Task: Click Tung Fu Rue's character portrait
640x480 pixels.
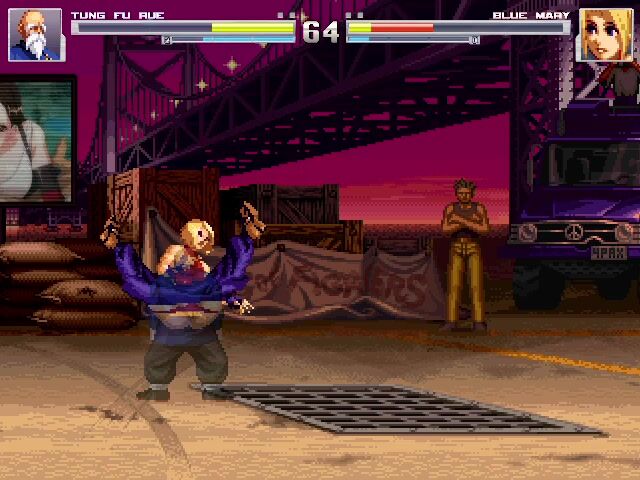Action: point(35,35)
